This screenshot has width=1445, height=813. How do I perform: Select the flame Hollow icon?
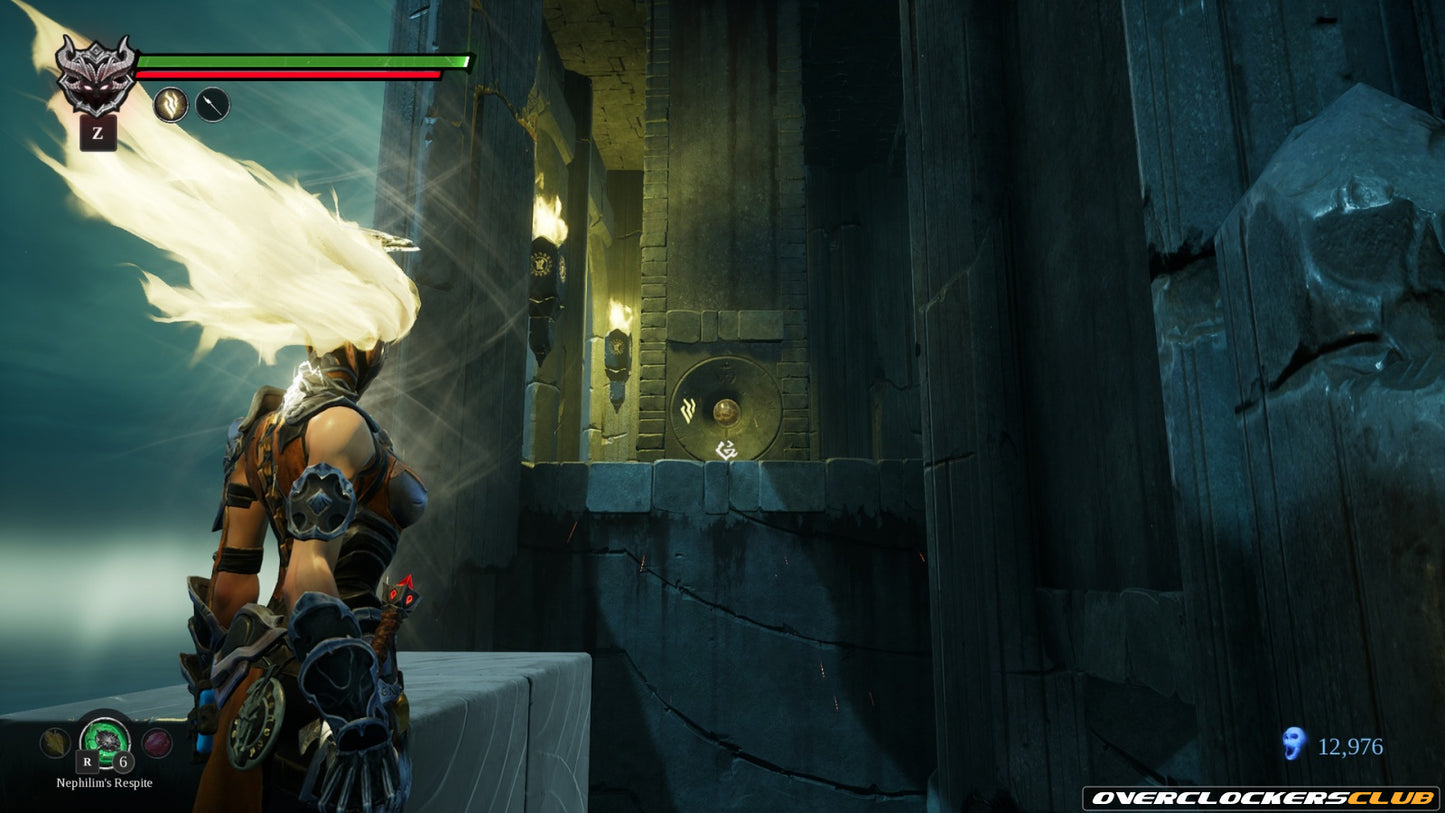171,104
